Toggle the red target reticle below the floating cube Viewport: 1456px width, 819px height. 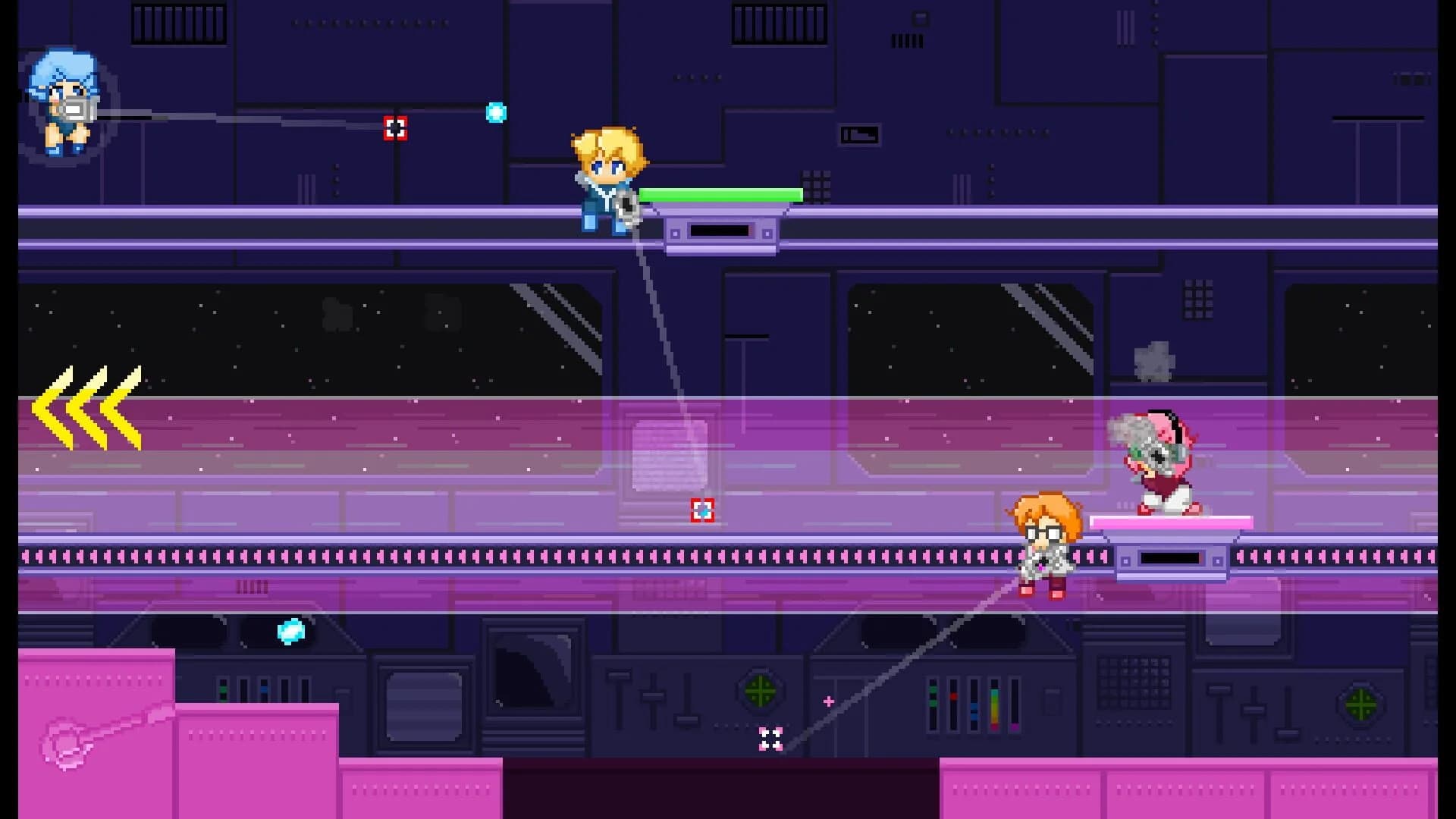702,510
